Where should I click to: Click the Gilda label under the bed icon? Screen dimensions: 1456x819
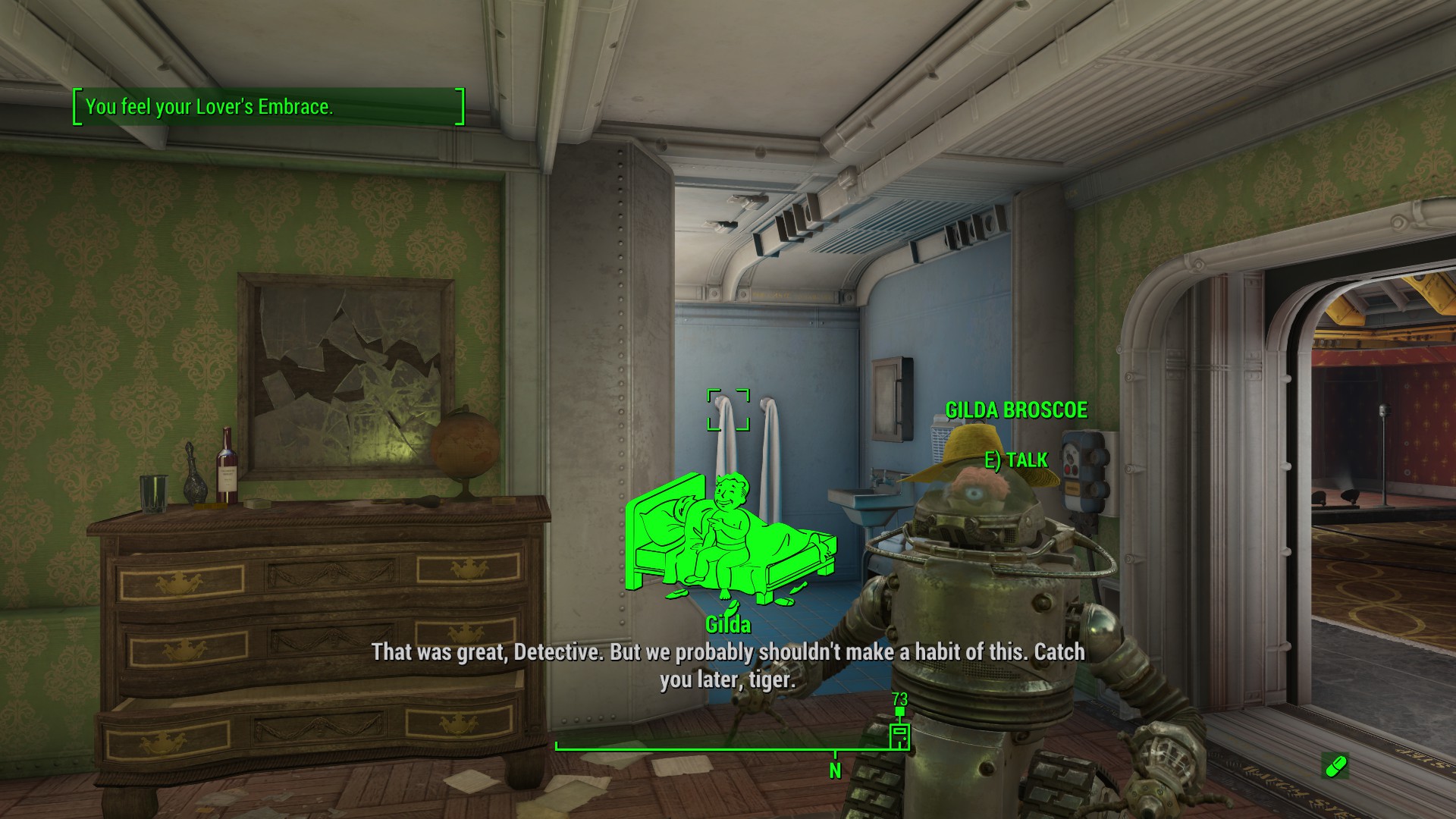(x=729, y=625)
